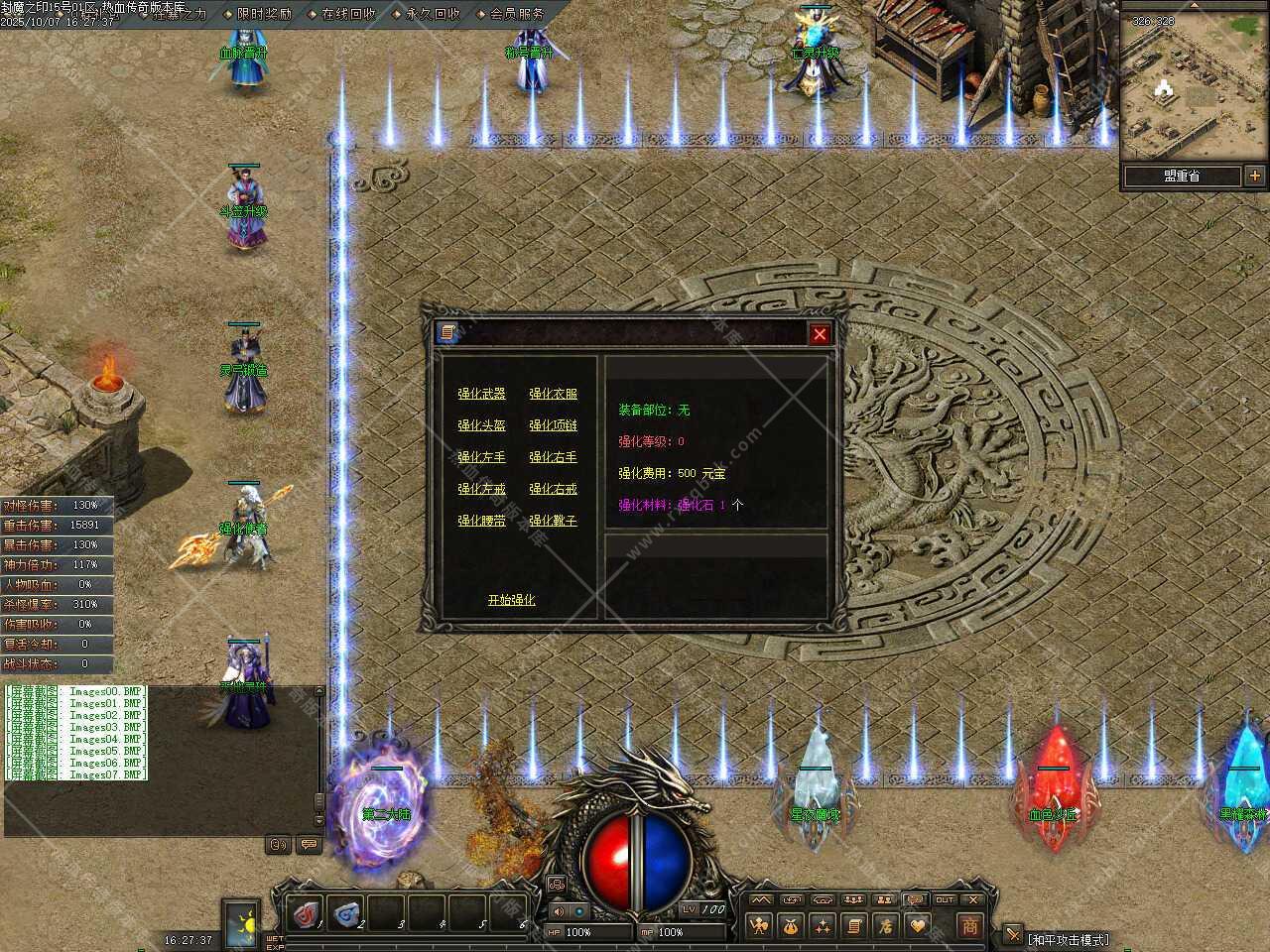Select 强化腰带 (enhance belt) link

pos(481,521)
